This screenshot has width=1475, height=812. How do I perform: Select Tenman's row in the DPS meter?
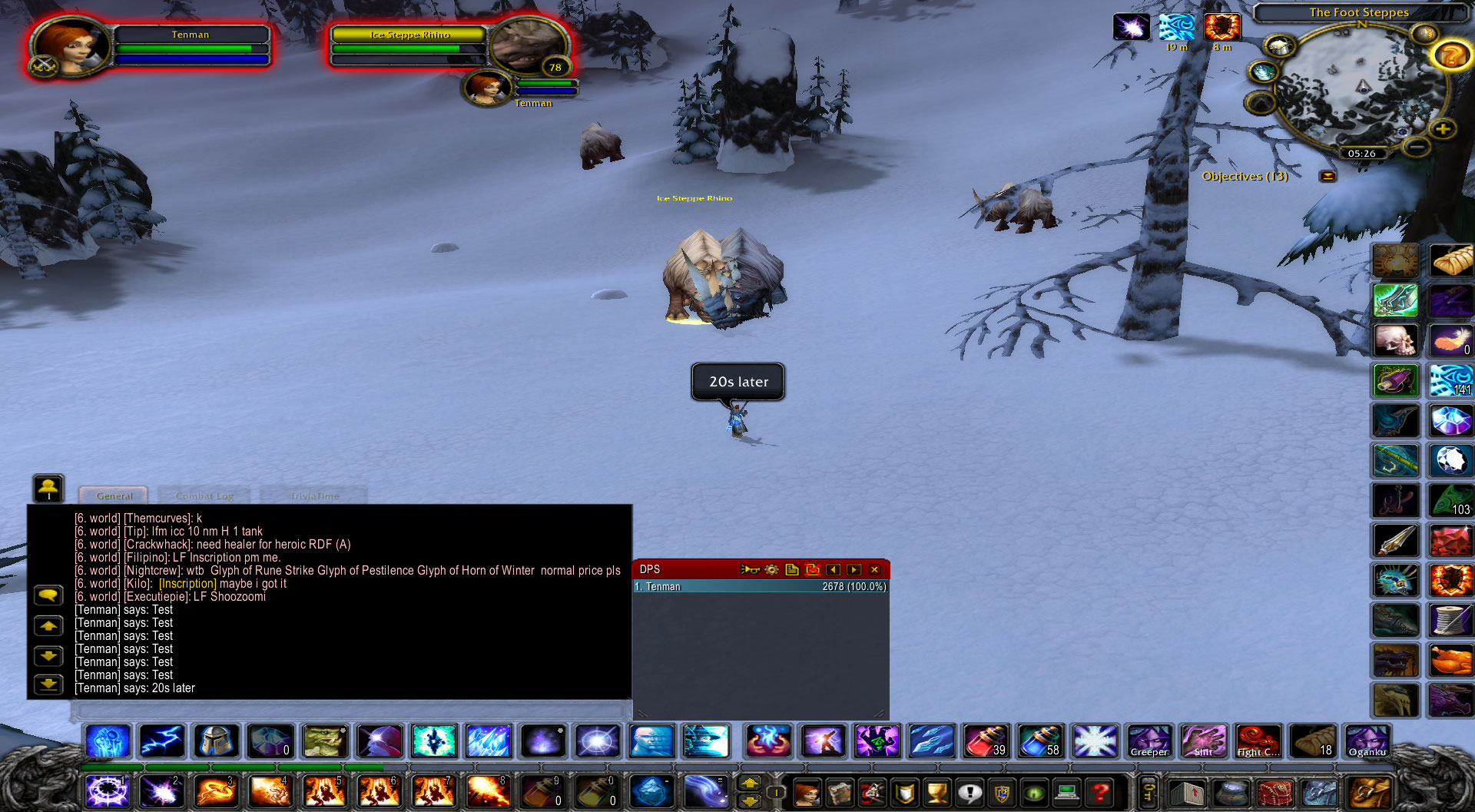pos(761,586)
